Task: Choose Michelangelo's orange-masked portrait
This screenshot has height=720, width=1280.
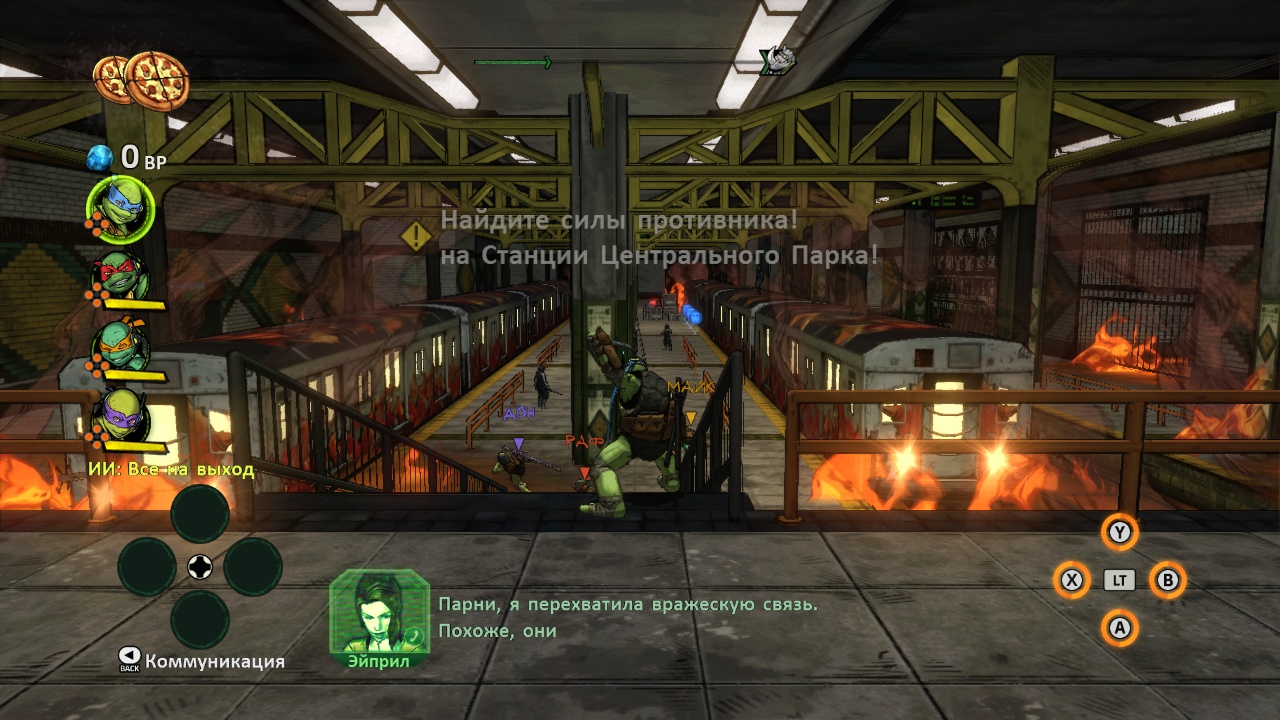Action: coord(122,346)
